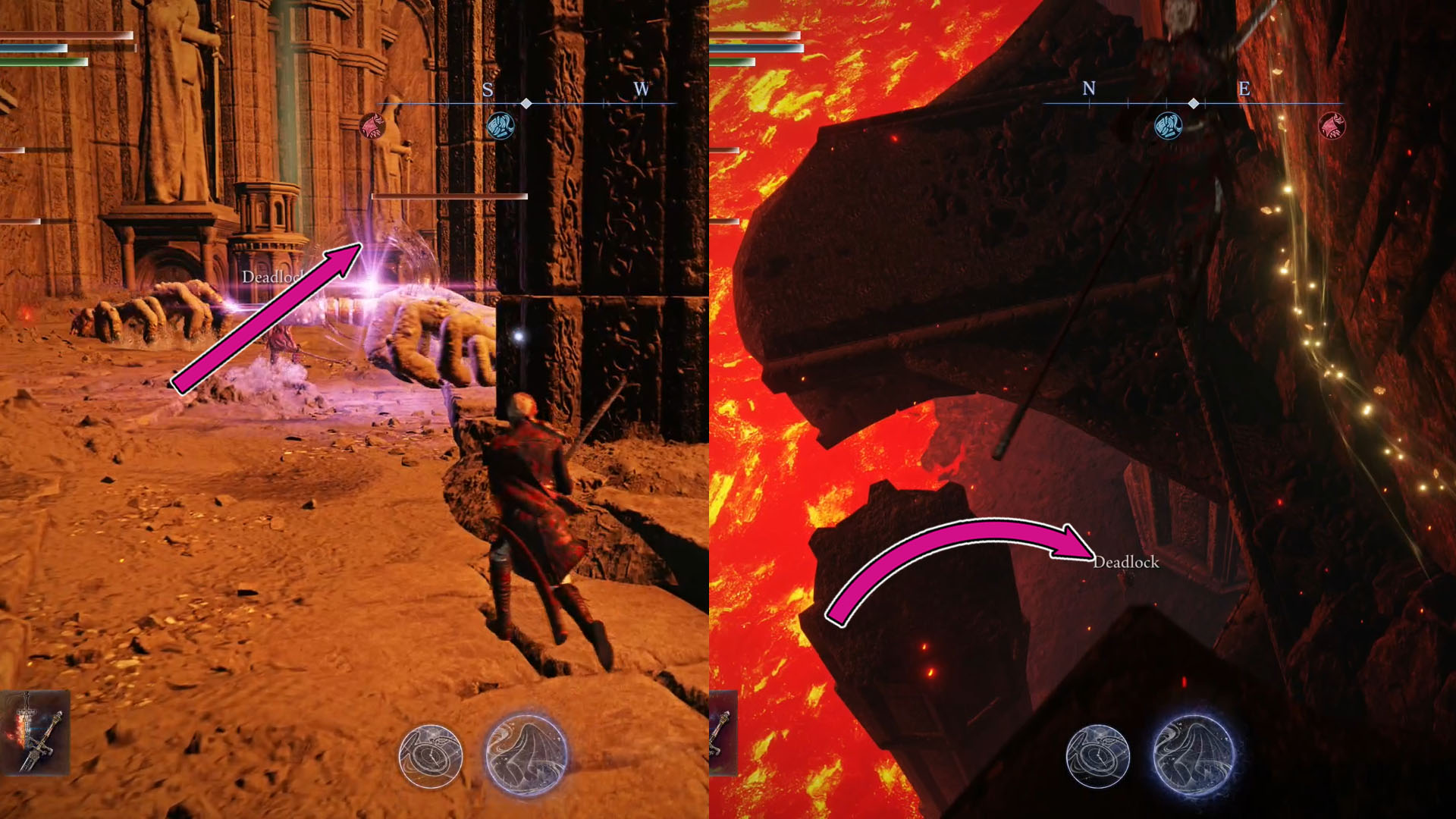Select the red enemy marker on left compass
Image resolution: width=1456 pixels, height=819 pixels.
point(371,127)
